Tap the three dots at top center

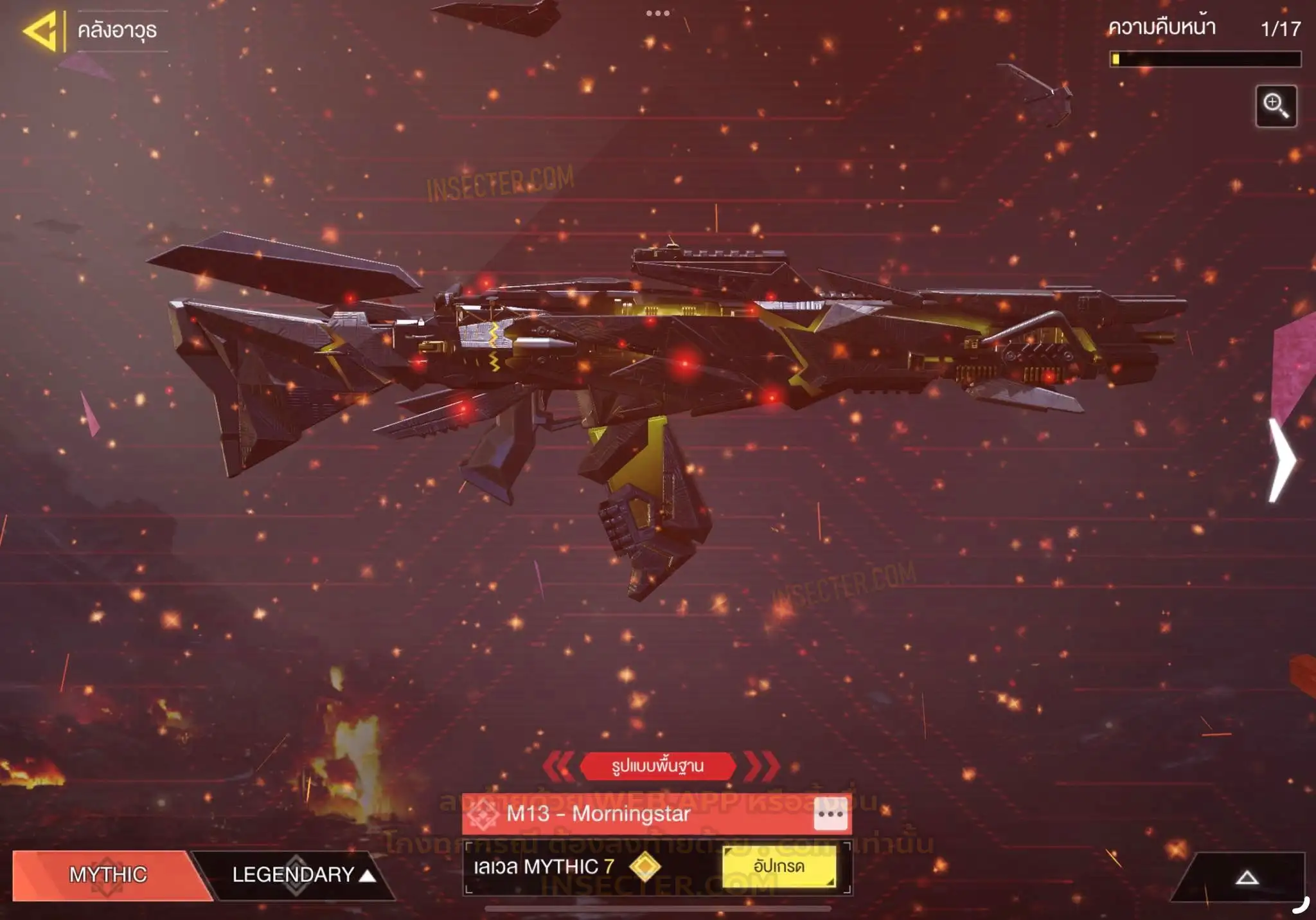click(x=657, y=13)
